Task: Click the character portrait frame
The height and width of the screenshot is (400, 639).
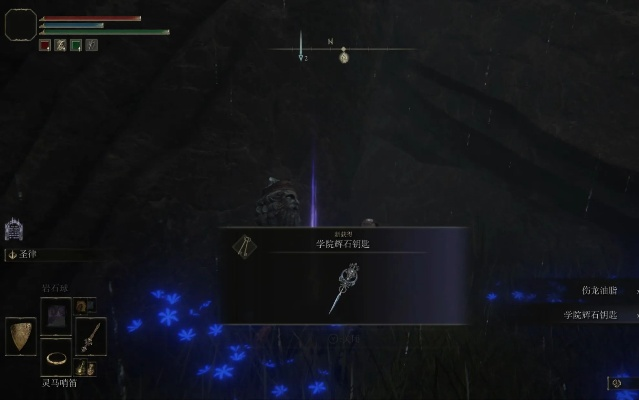Action: (21, 24)
